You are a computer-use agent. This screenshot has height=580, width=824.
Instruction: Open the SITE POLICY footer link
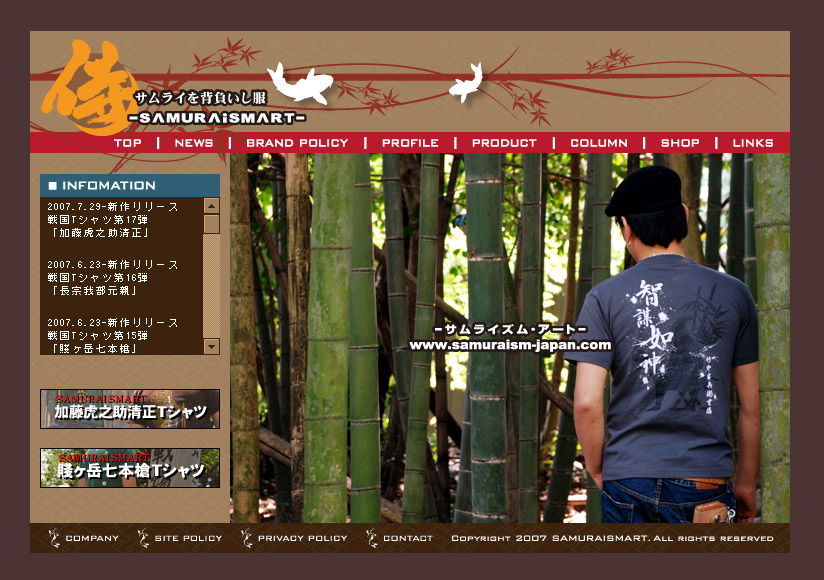pyautogui.click(x=188, y=538)
